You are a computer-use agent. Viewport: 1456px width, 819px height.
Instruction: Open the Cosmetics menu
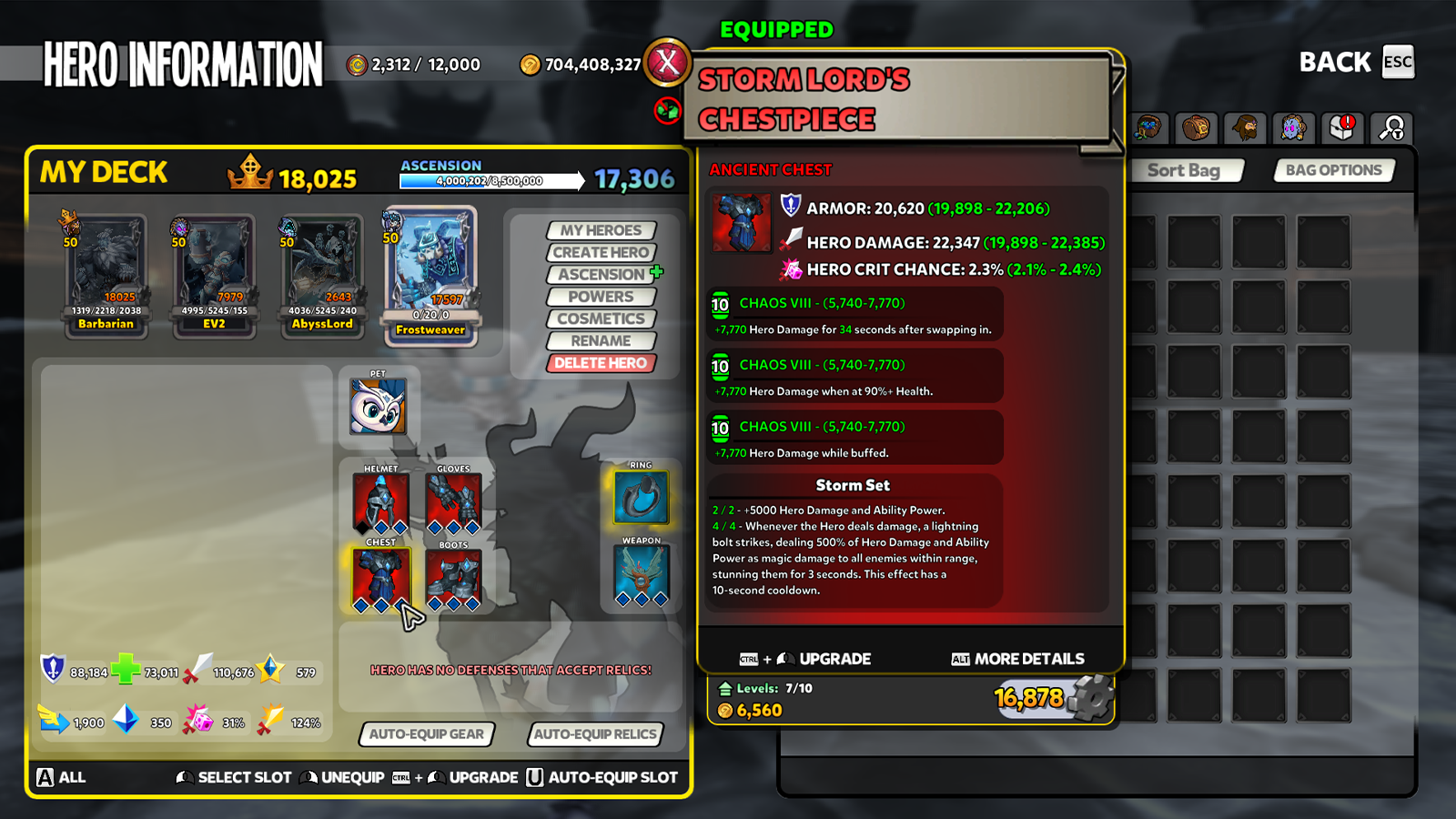(601, 318)
